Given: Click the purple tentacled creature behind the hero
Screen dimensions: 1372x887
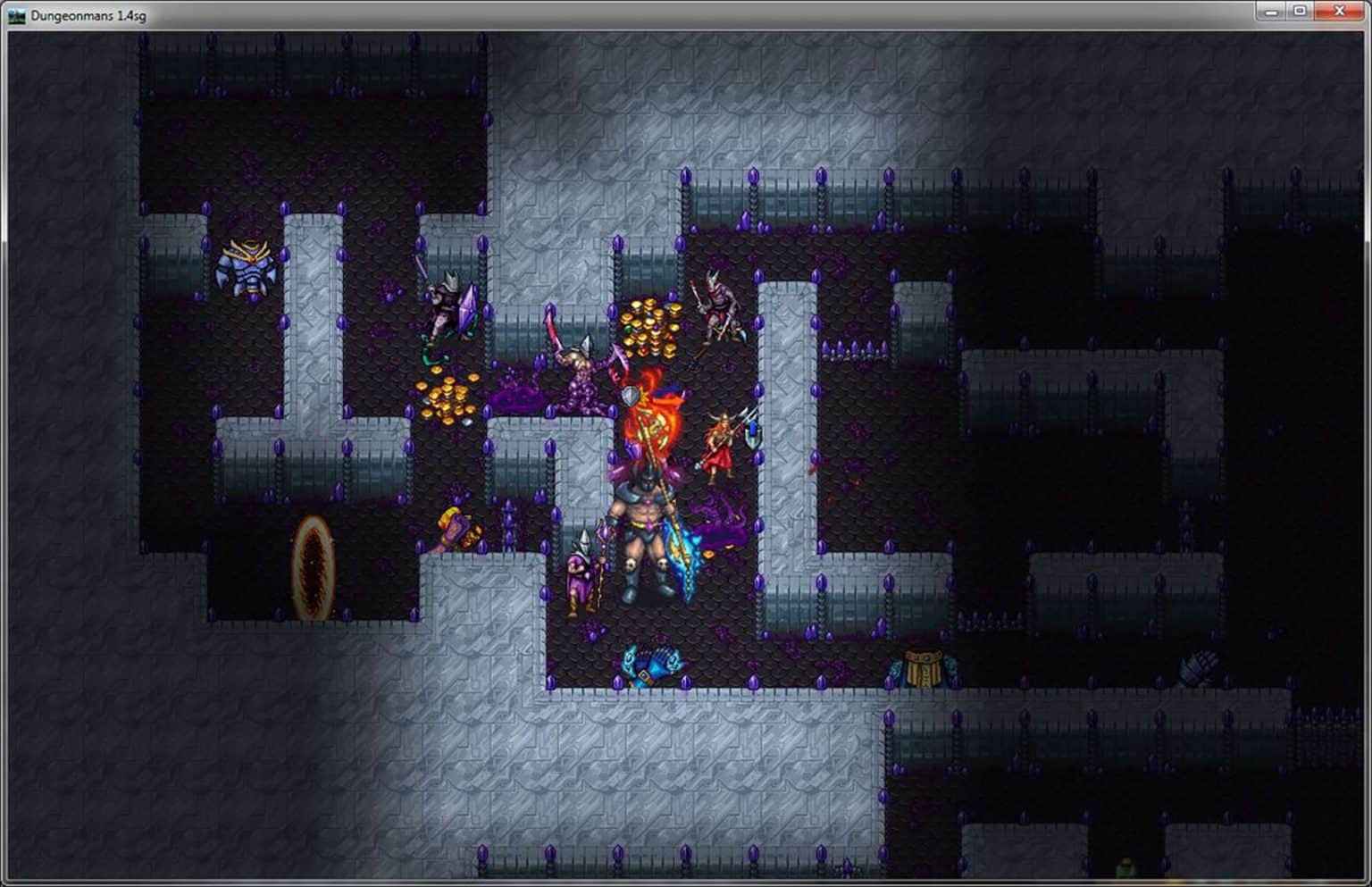Looking at the screenshot, I should [719, 518].
